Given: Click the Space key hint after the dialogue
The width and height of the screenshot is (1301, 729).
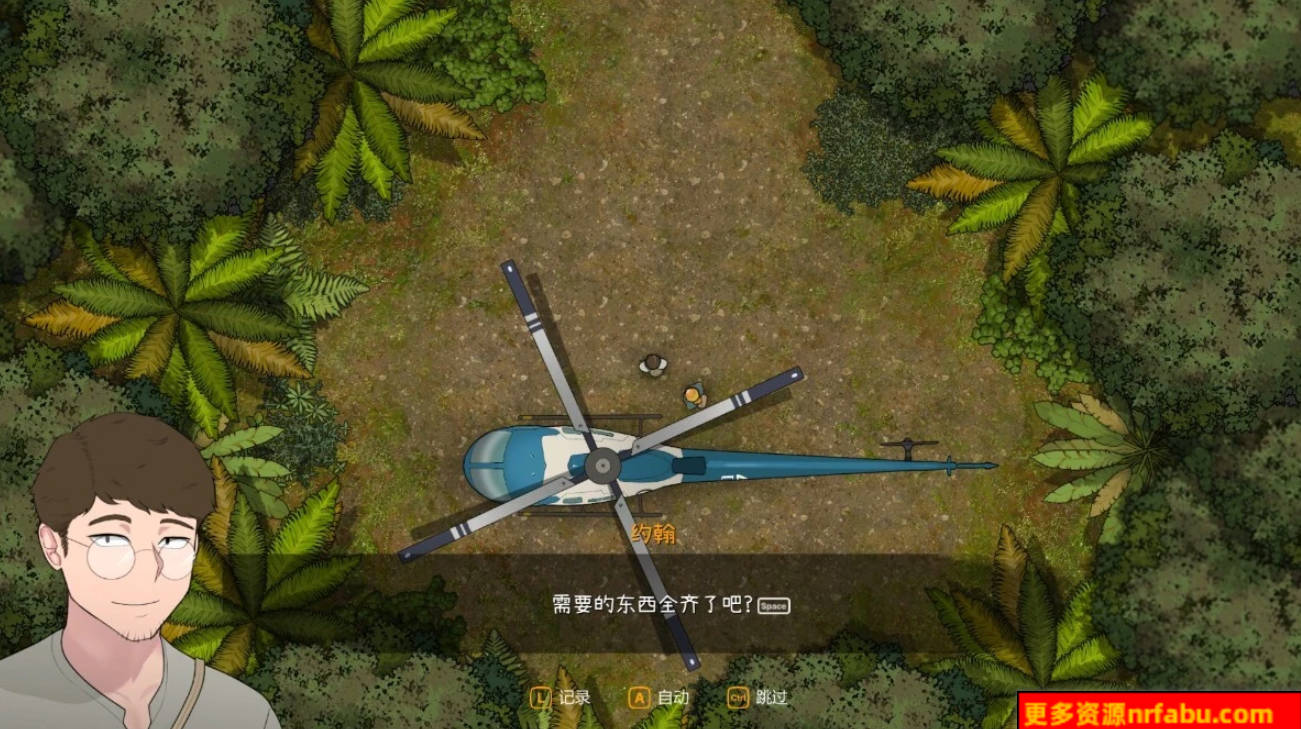Looking at the screenshot, I should pos(772,606).
